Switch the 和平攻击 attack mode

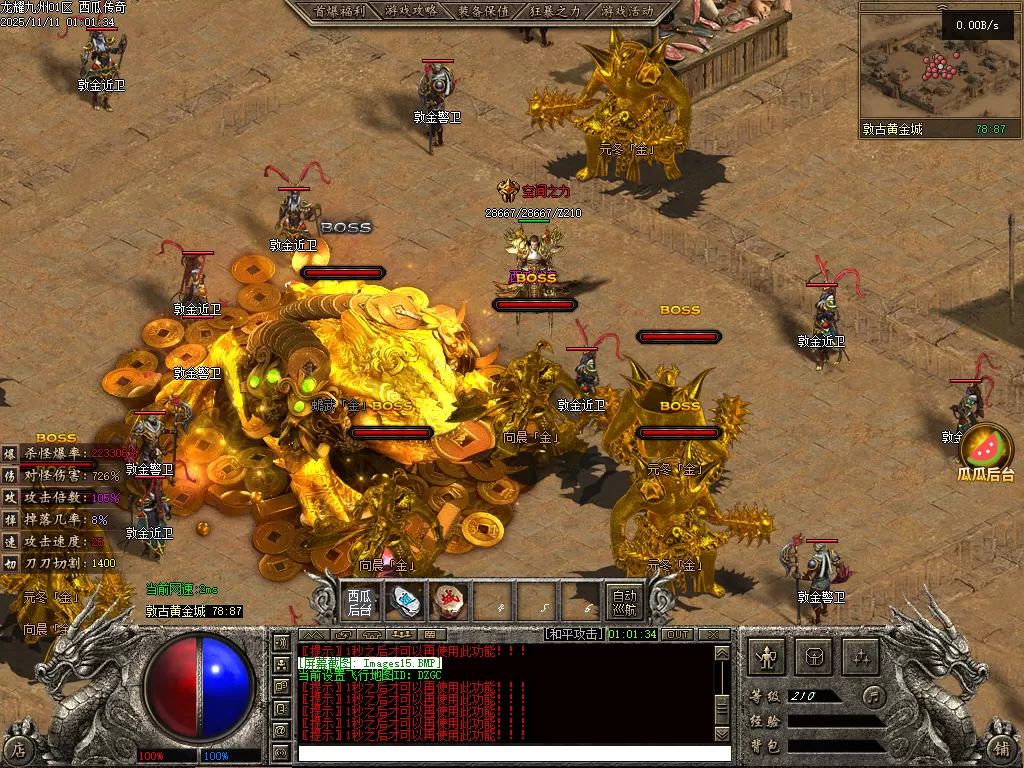click(574, 634)
